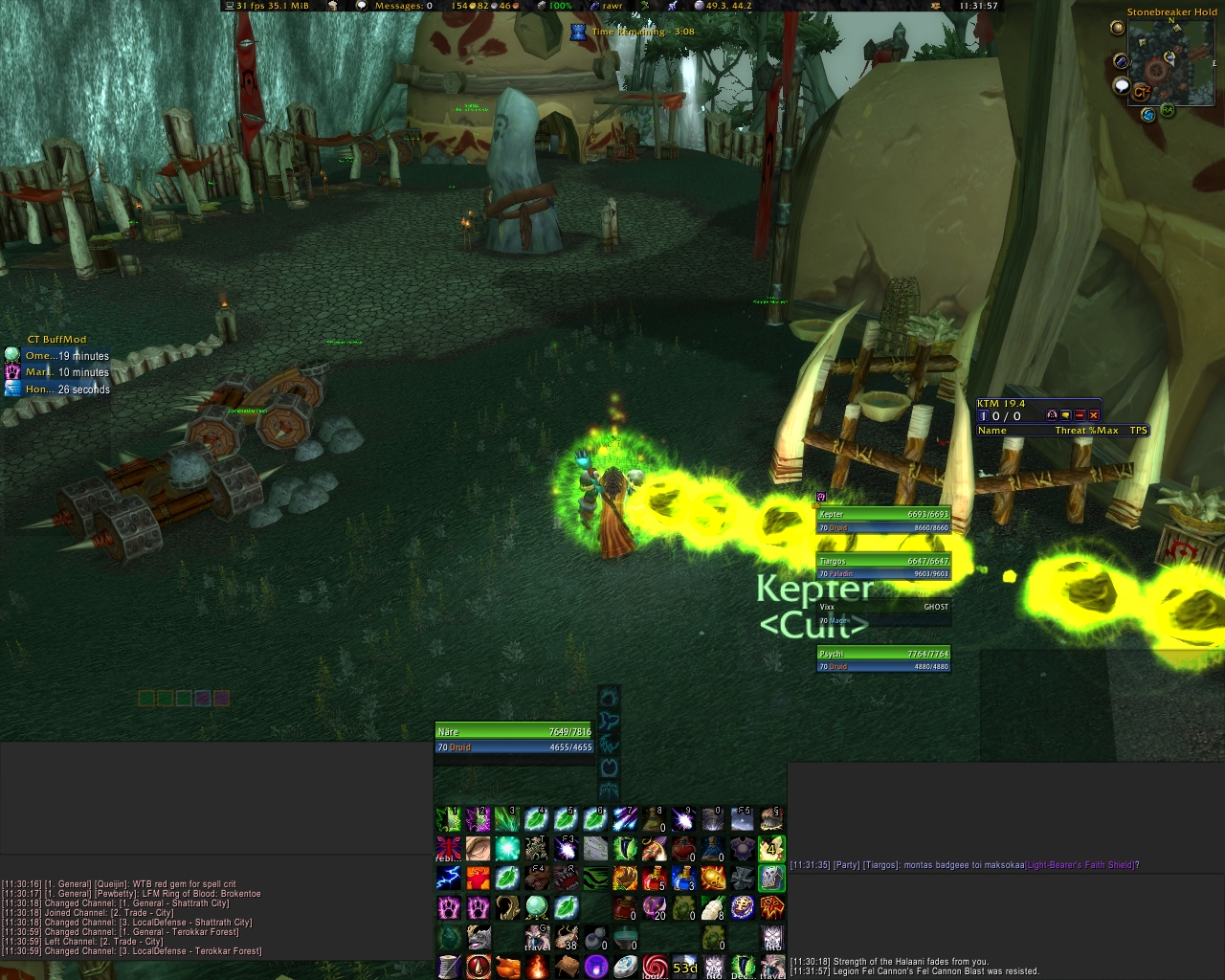This screenshot has height=980, width=1225.
Task: Use the red healing potion with 5 charges
Action: [x=655, y=877]
